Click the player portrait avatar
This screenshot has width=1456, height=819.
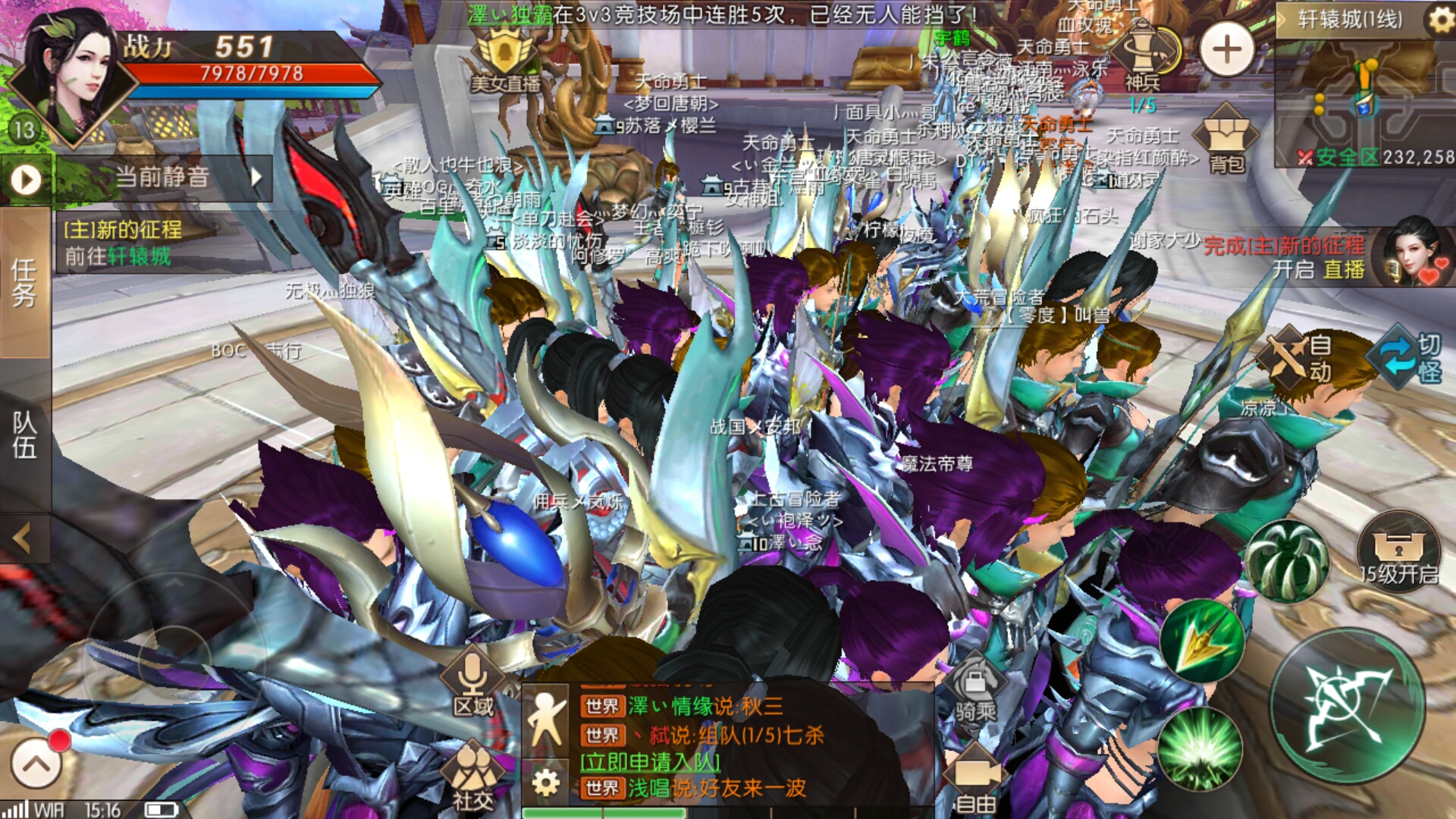pyautogui.click(x=67, y=76)
